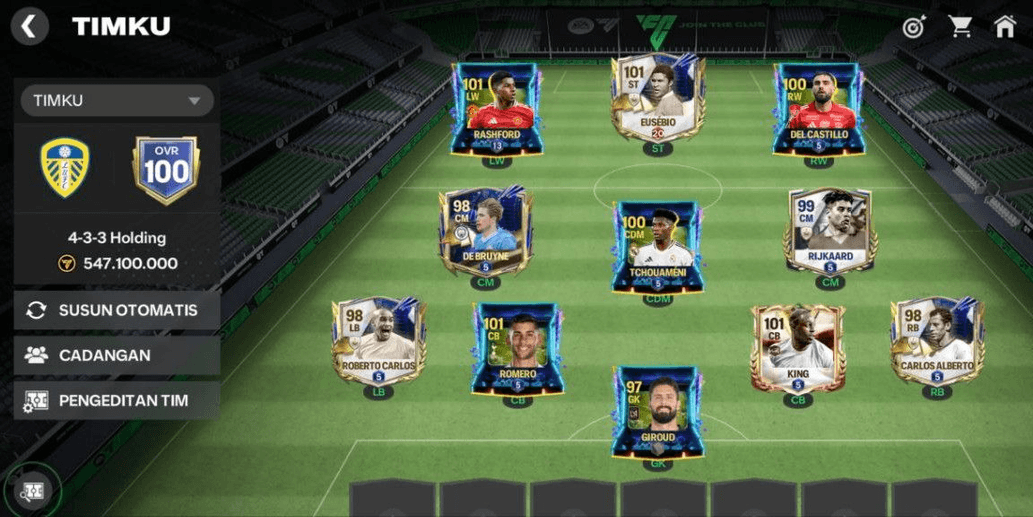Choose the Roberto Carlos card

click(379, 342)
